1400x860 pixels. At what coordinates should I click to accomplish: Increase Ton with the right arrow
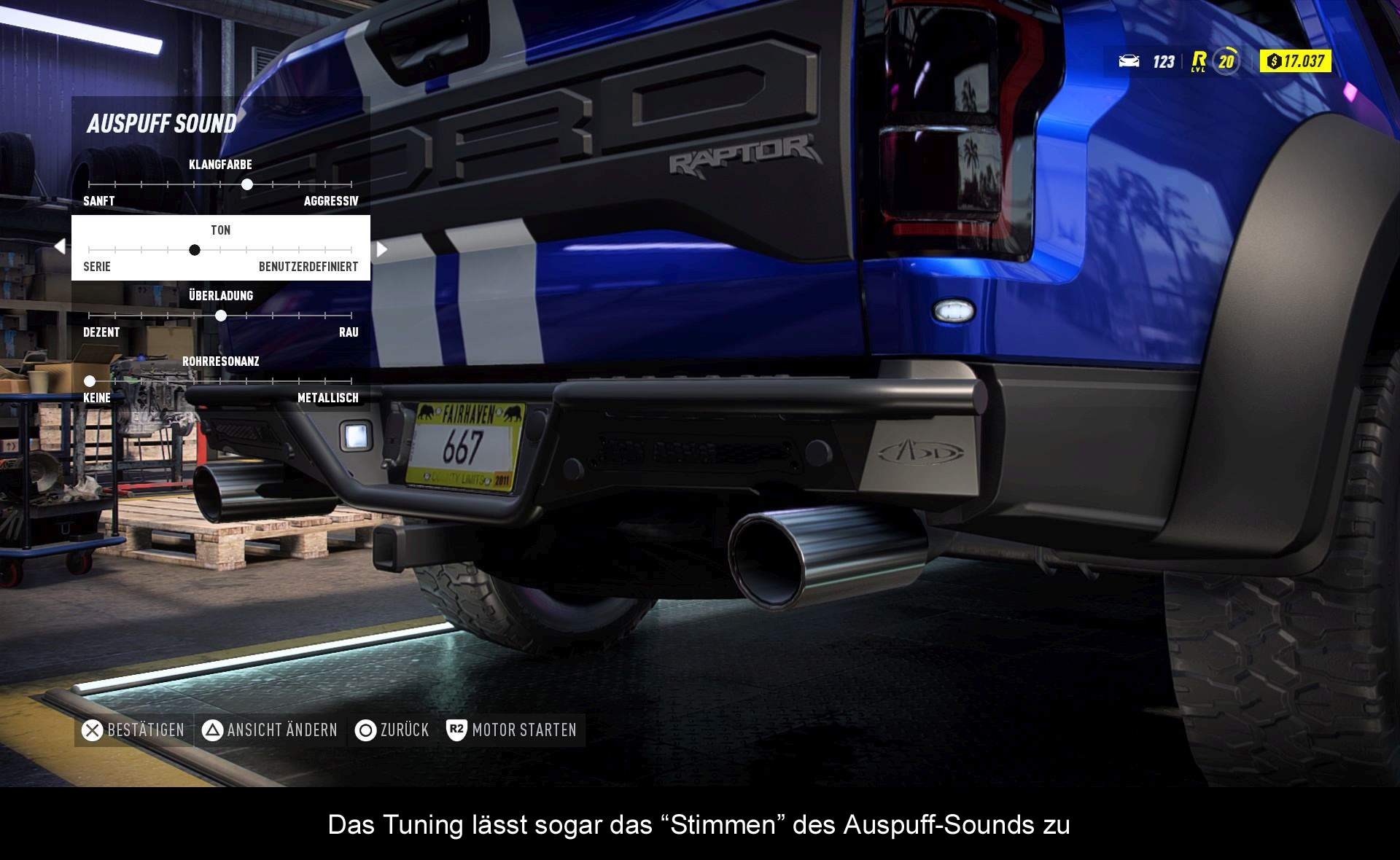pyautogui.click(x=381, y=249)
